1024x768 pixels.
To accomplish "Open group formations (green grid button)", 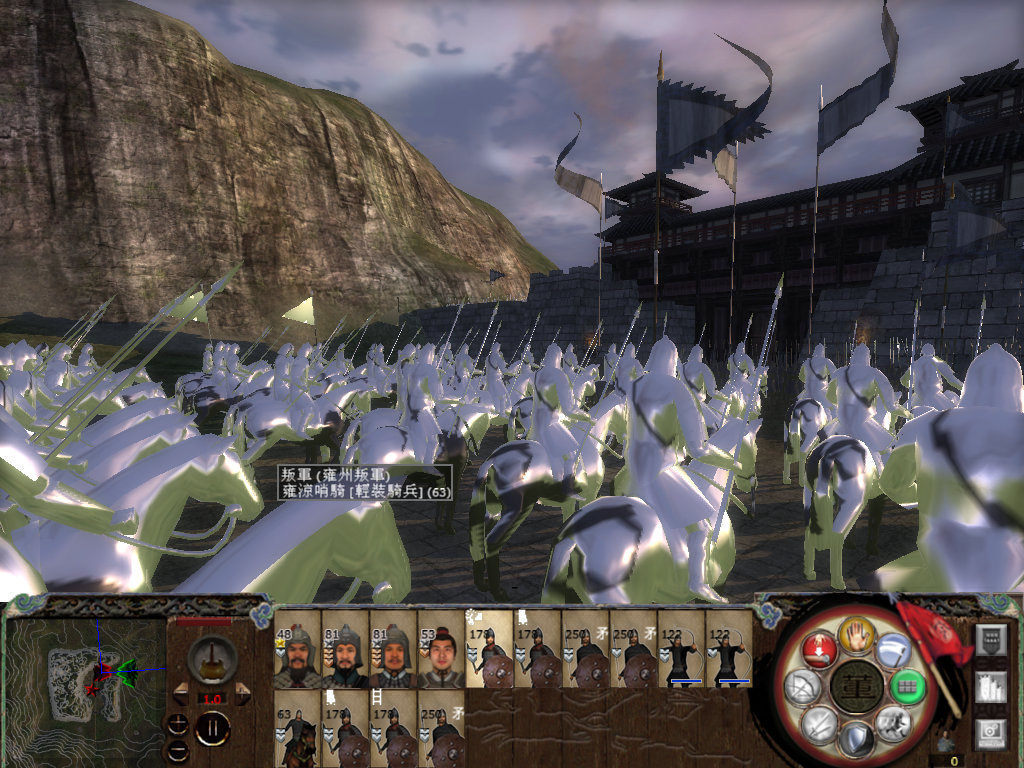I will point(906,687).
